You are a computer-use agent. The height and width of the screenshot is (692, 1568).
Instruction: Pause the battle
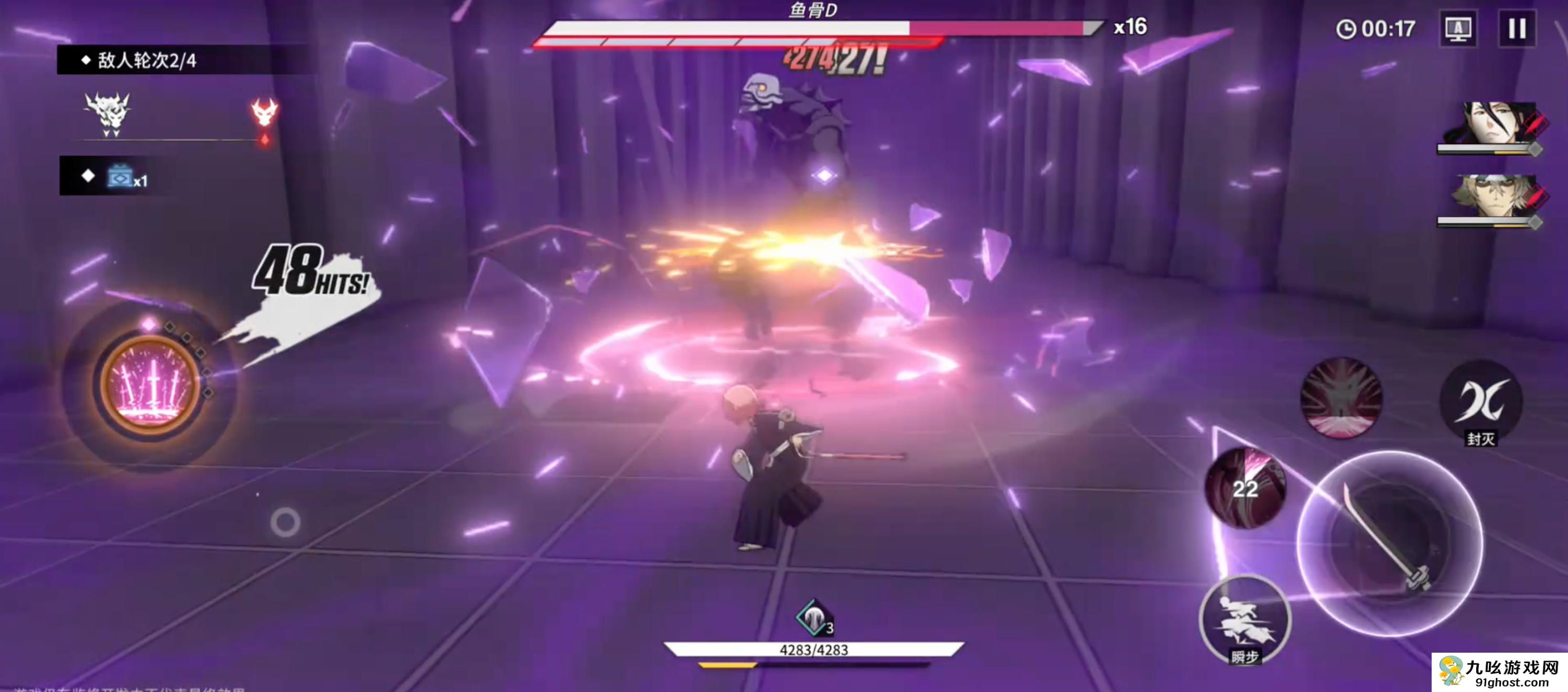point(1516,29)
